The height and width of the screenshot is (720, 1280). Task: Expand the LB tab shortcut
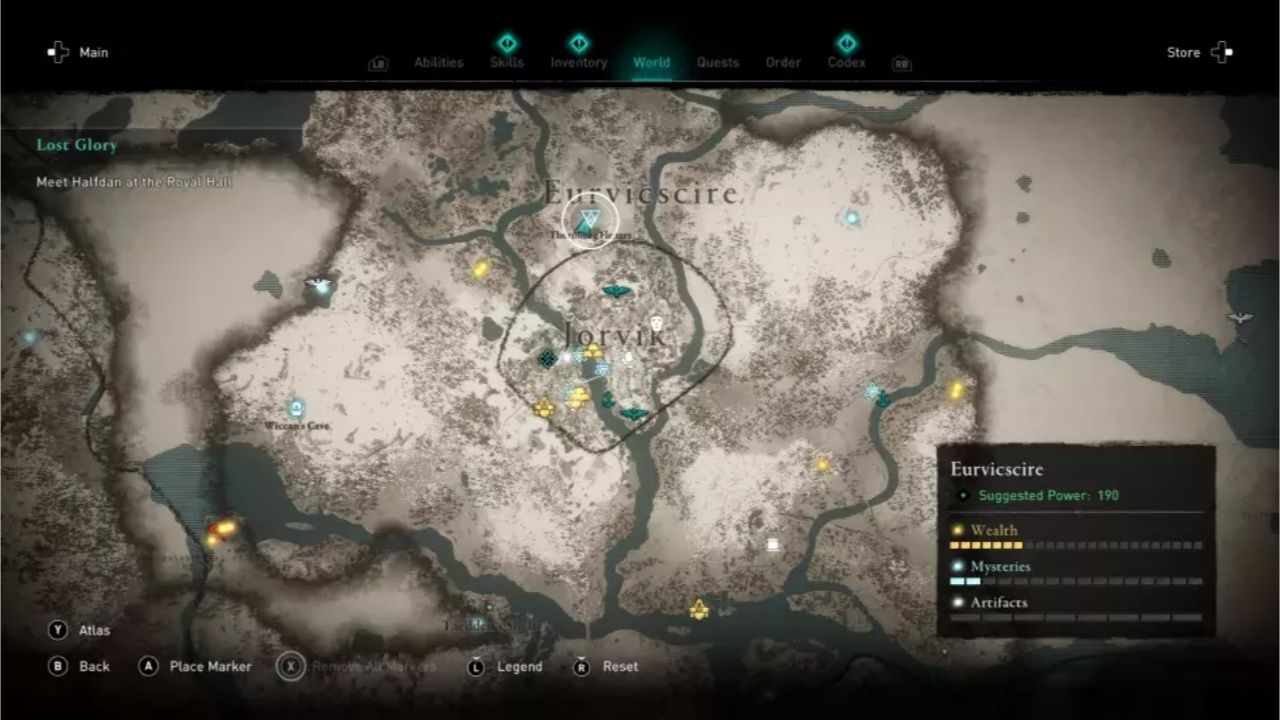[x=376, y=62]
